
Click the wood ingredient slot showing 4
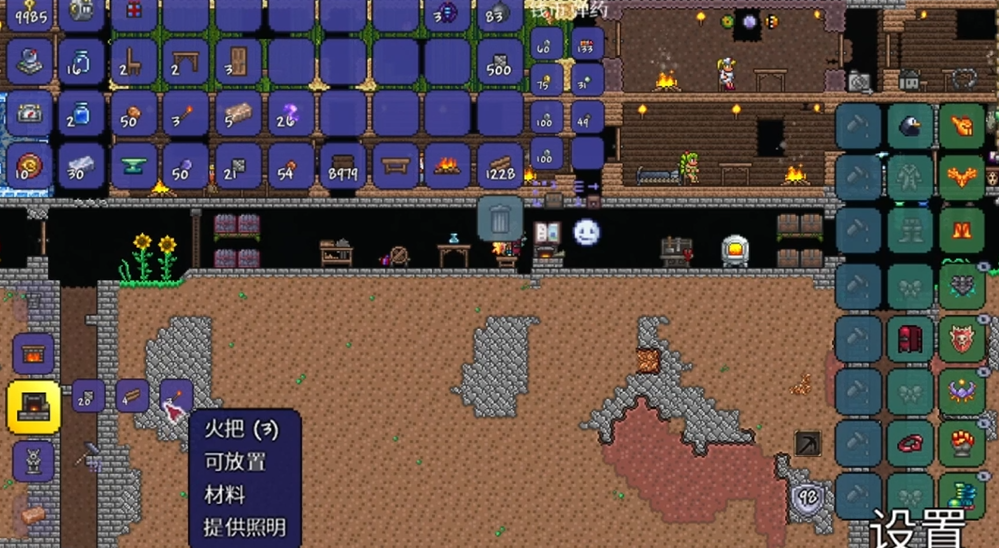pos(132,396)
